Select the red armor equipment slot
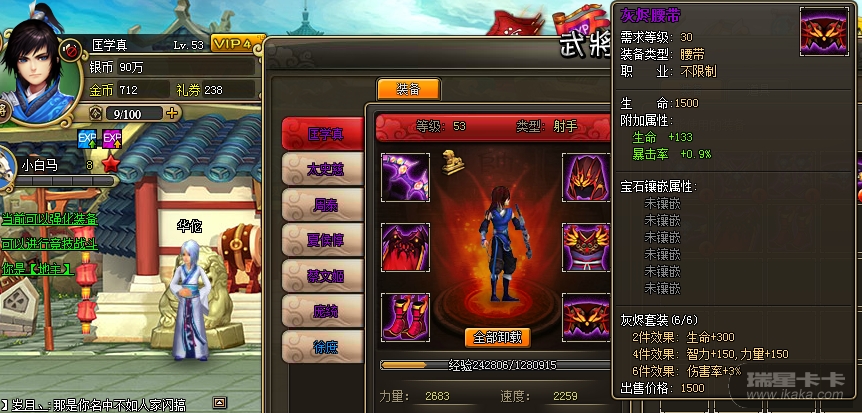The width and height of the screenshot is (862, 413). click(x=405, y=246)
